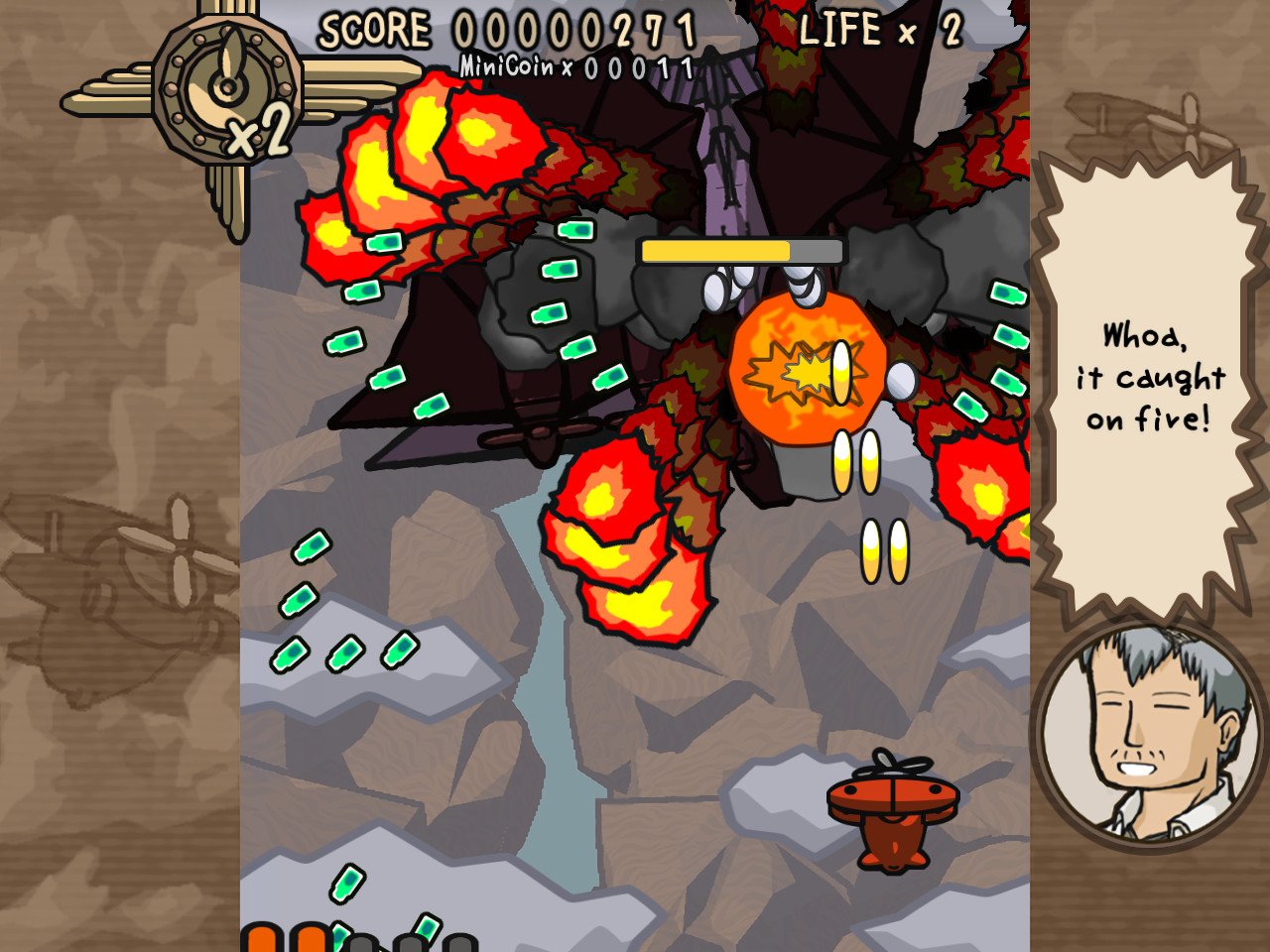Click the boss's yellow health bar

pos(714,251)
